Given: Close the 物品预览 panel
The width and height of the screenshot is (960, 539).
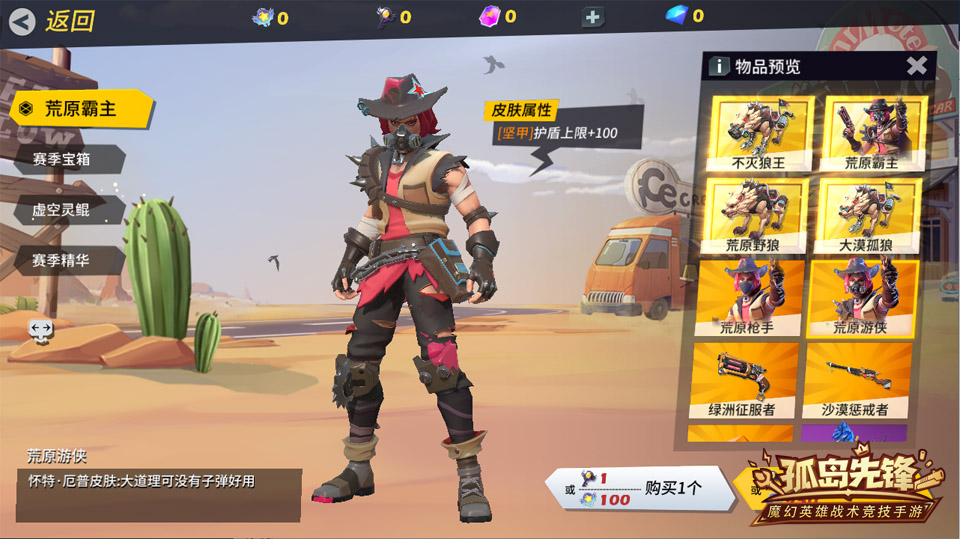Looking at the screenshot, I should point(916,66).
